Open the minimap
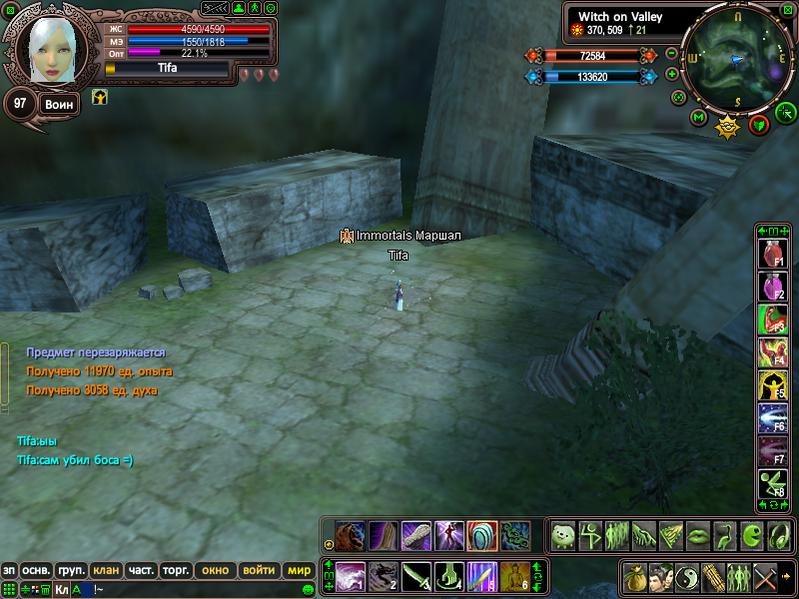799x599 pixels. [735, 57]
